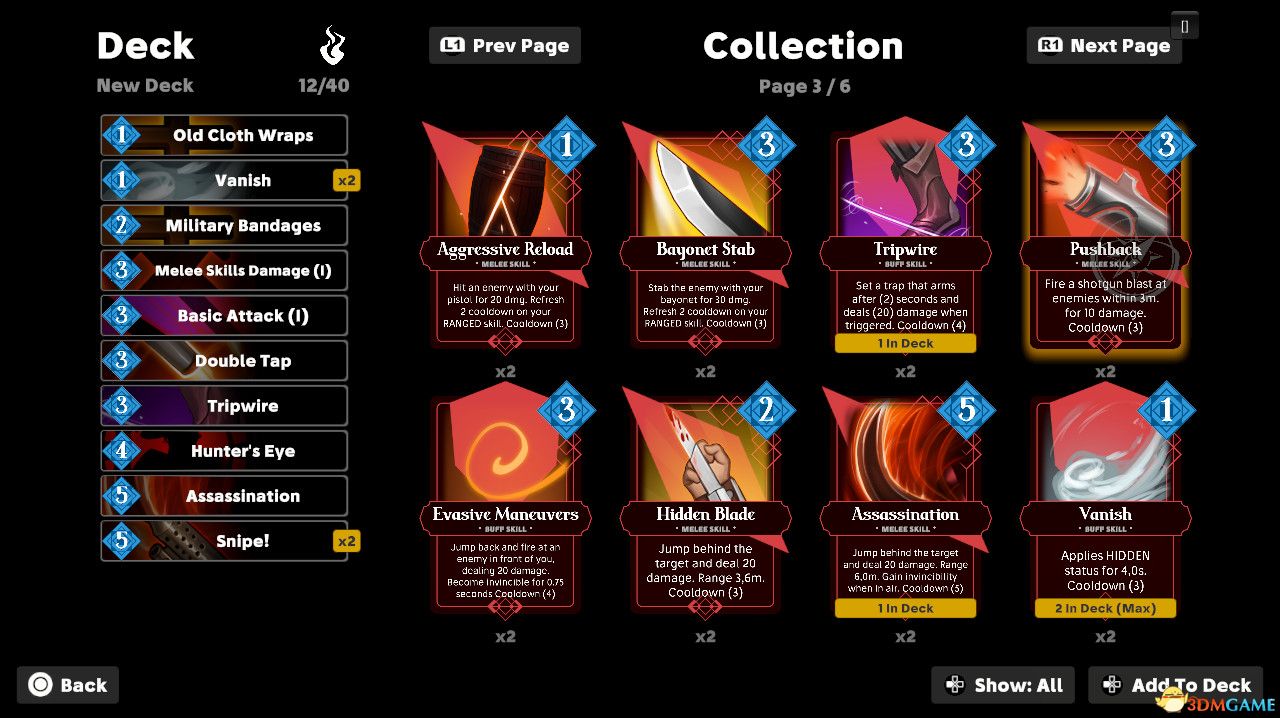Pick the Pushback card
This screenshot has height=718, width=1280.
pos(1105,240)
